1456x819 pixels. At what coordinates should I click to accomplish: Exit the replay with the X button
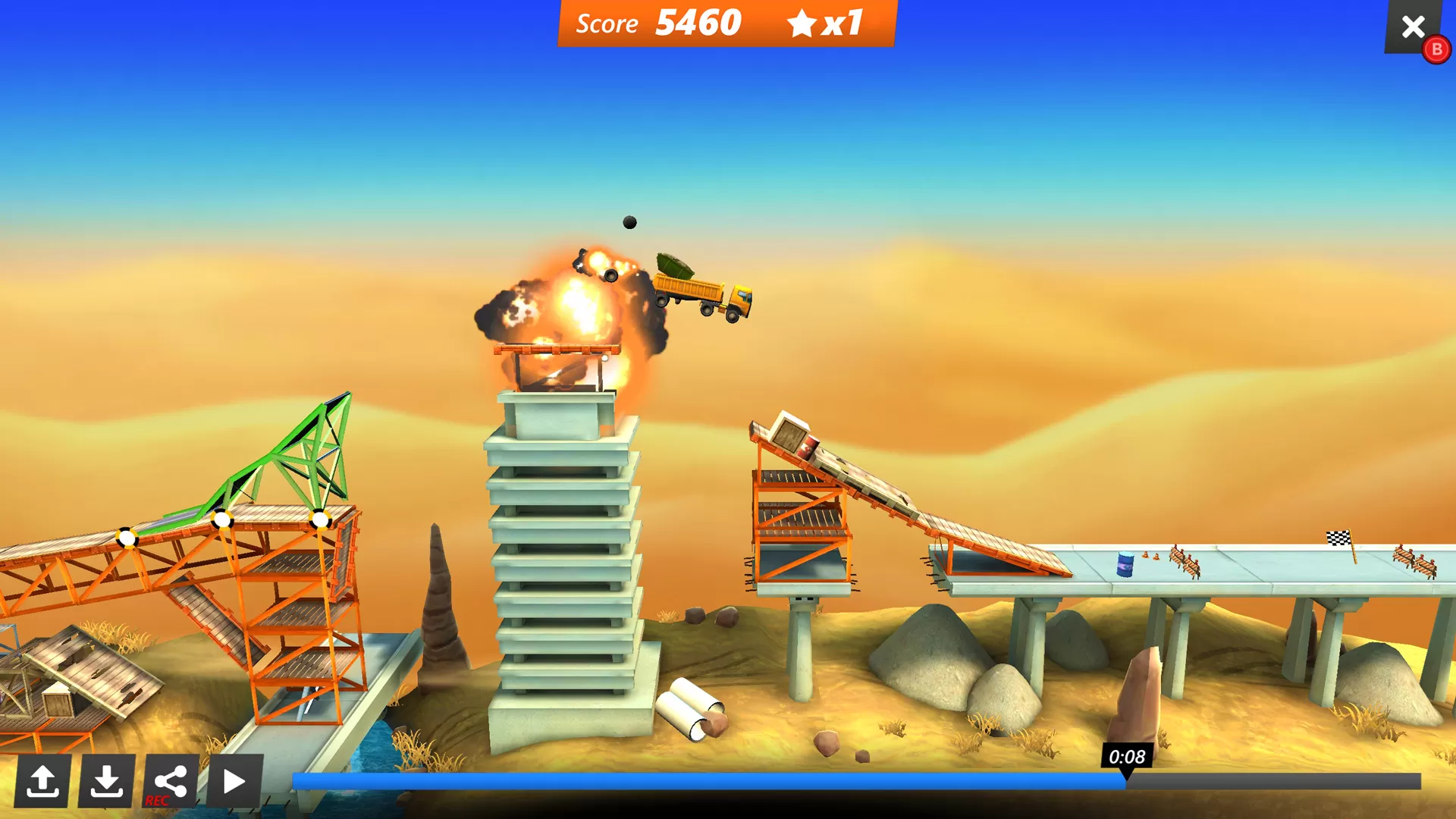(x=1413, y=27)
